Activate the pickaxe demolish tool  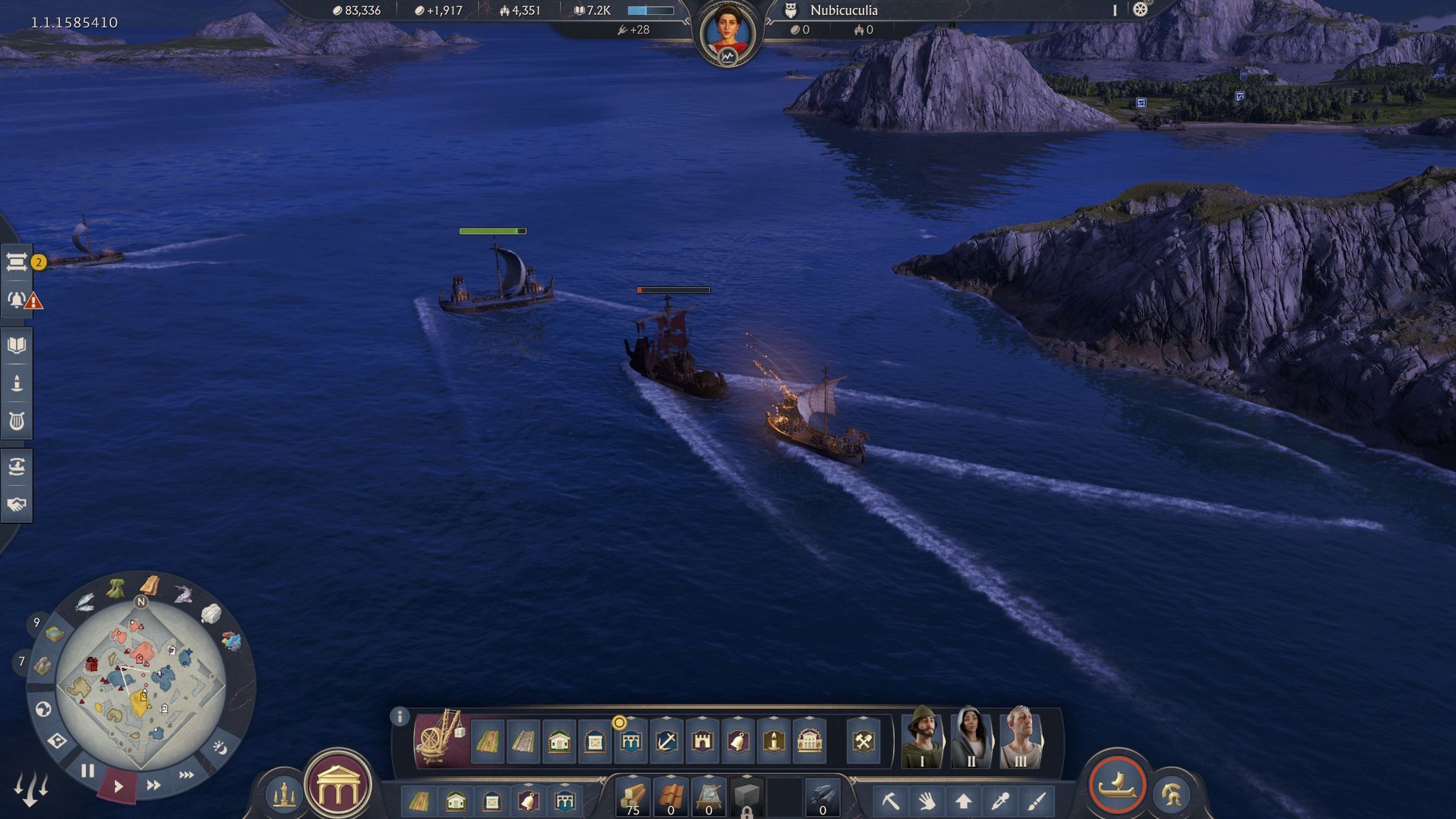tap(891, 800)
